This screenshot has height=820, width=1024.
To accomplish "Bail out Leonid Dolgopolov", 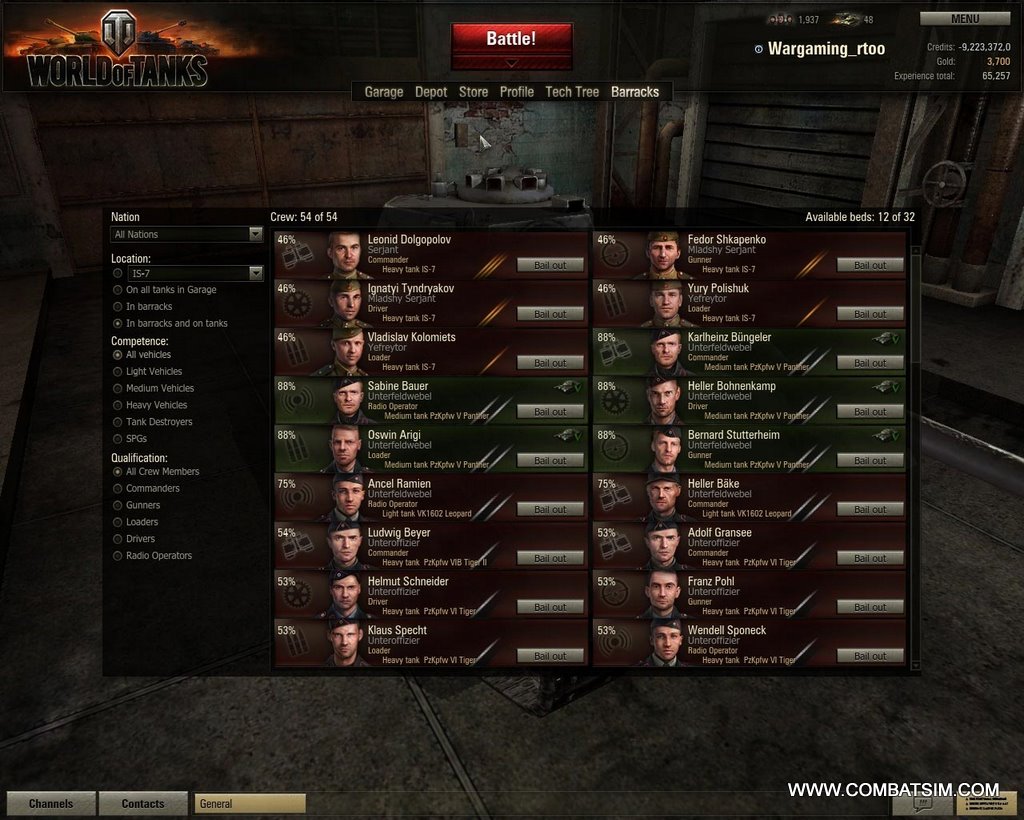I will point(550,265).
